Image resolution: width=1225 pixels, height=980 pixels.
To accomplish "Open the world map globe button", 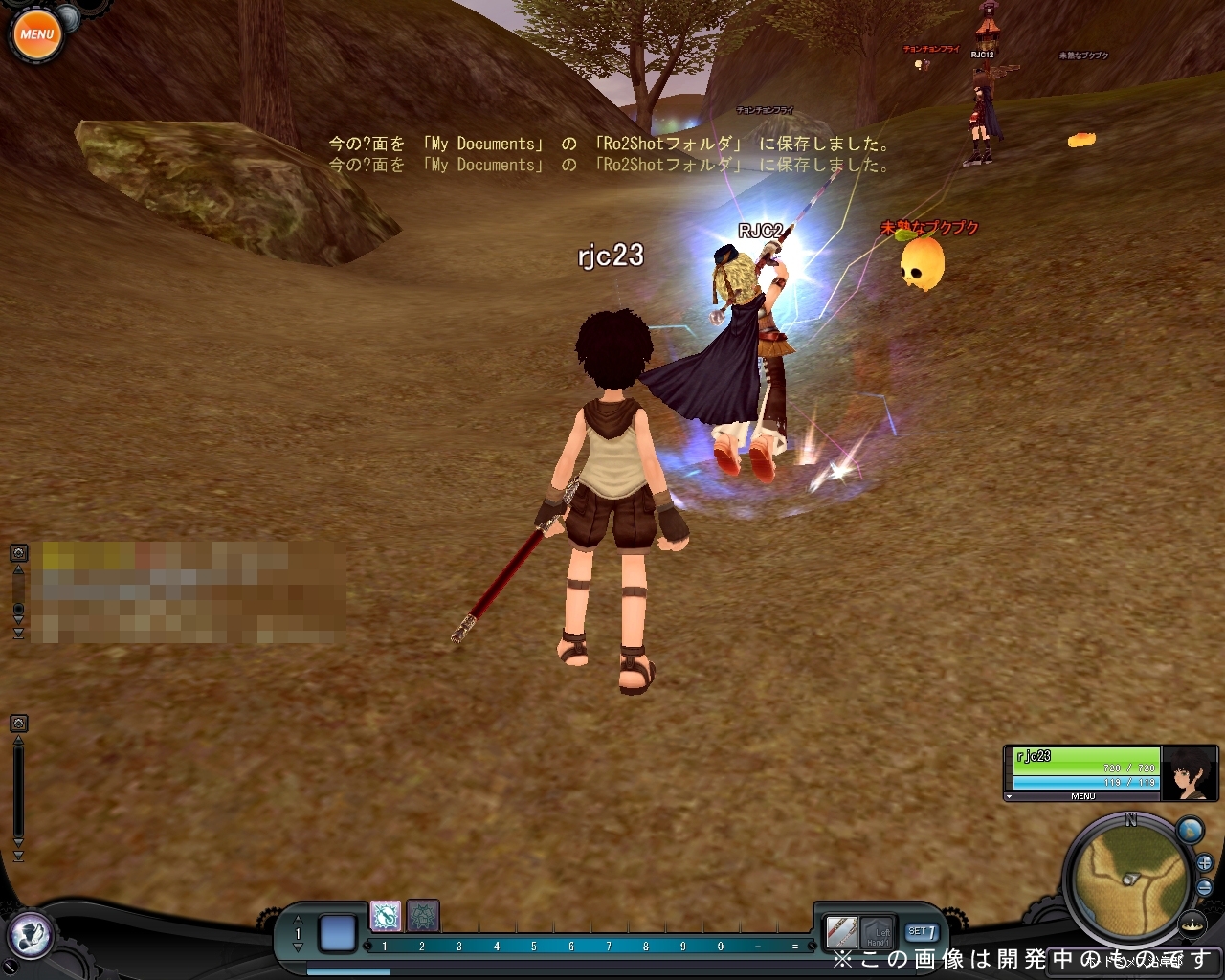I will tap(1190, 830).
